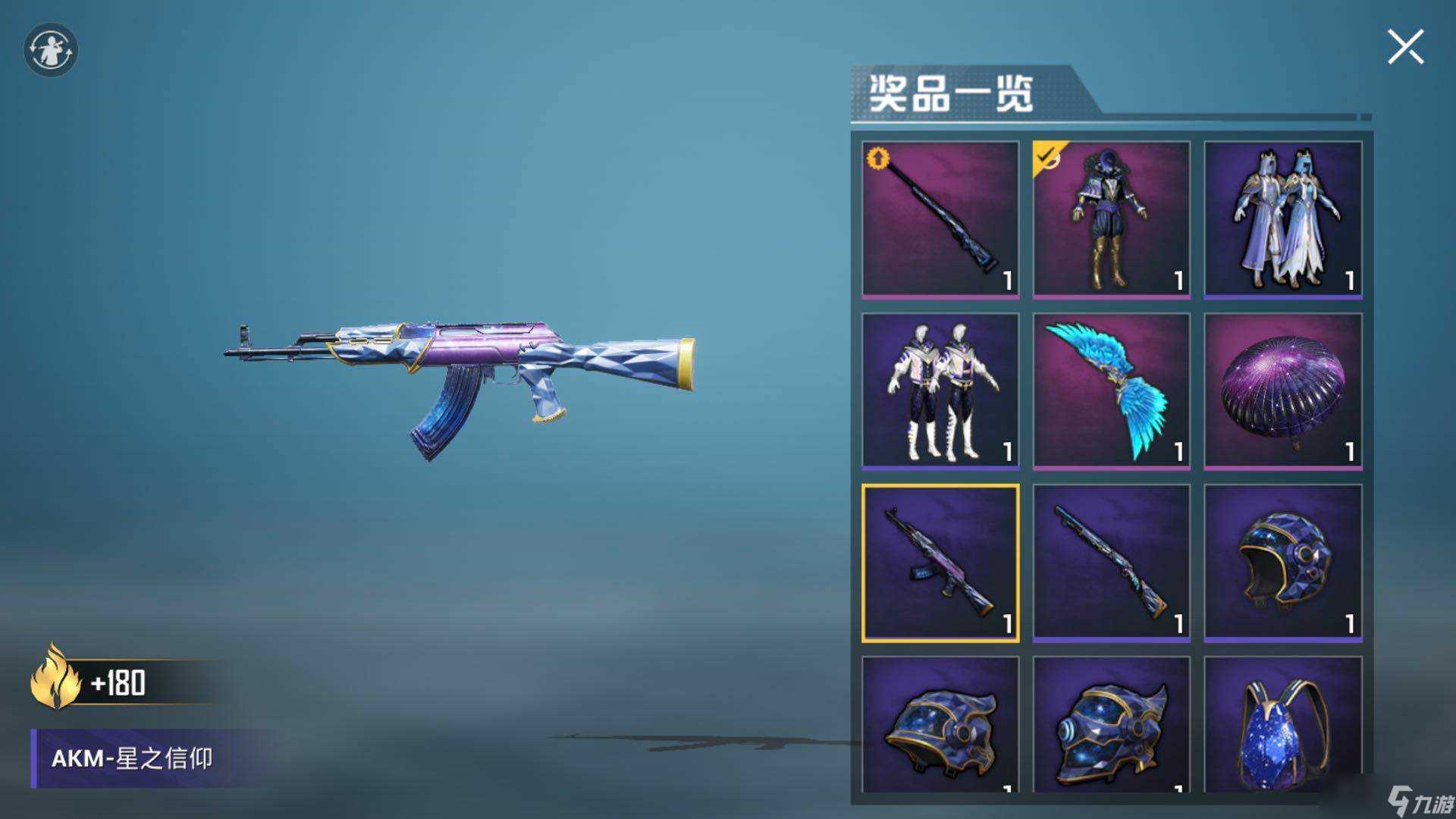Close the prize overview screen

pos(1405,48)
